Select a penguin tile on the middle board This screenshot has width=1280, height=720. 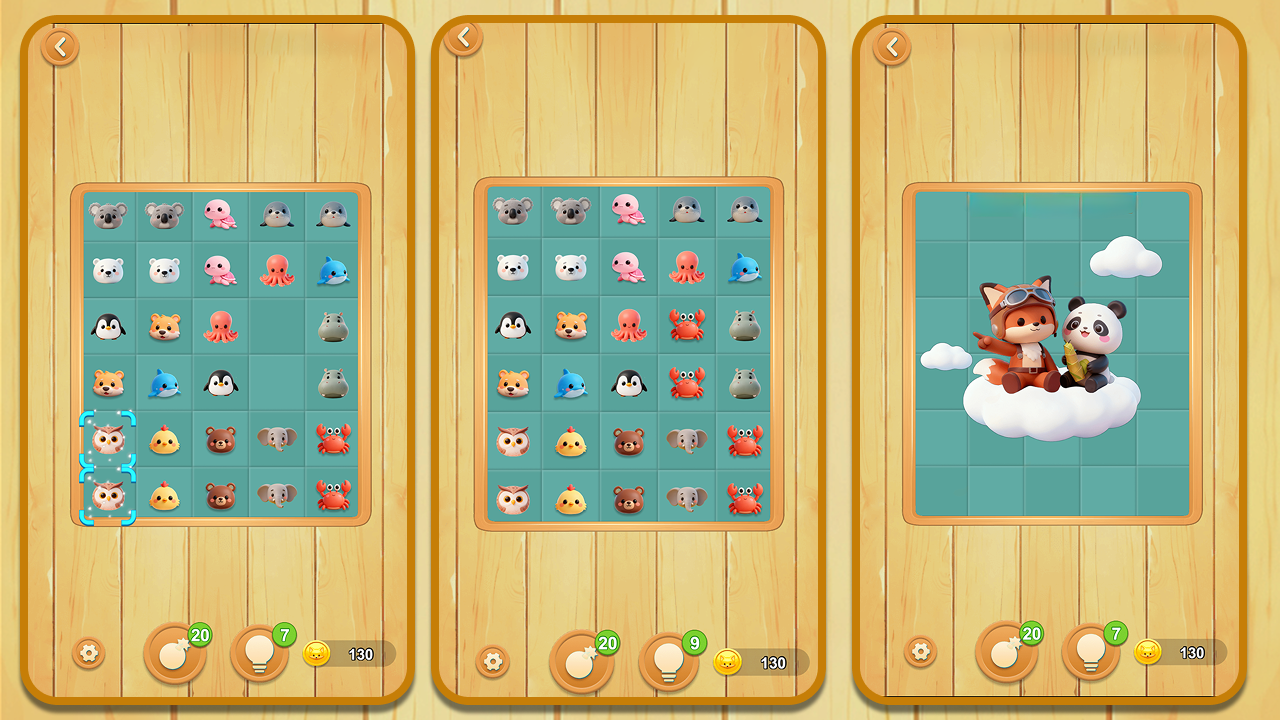pyautogui.click(x=512, y=325)
